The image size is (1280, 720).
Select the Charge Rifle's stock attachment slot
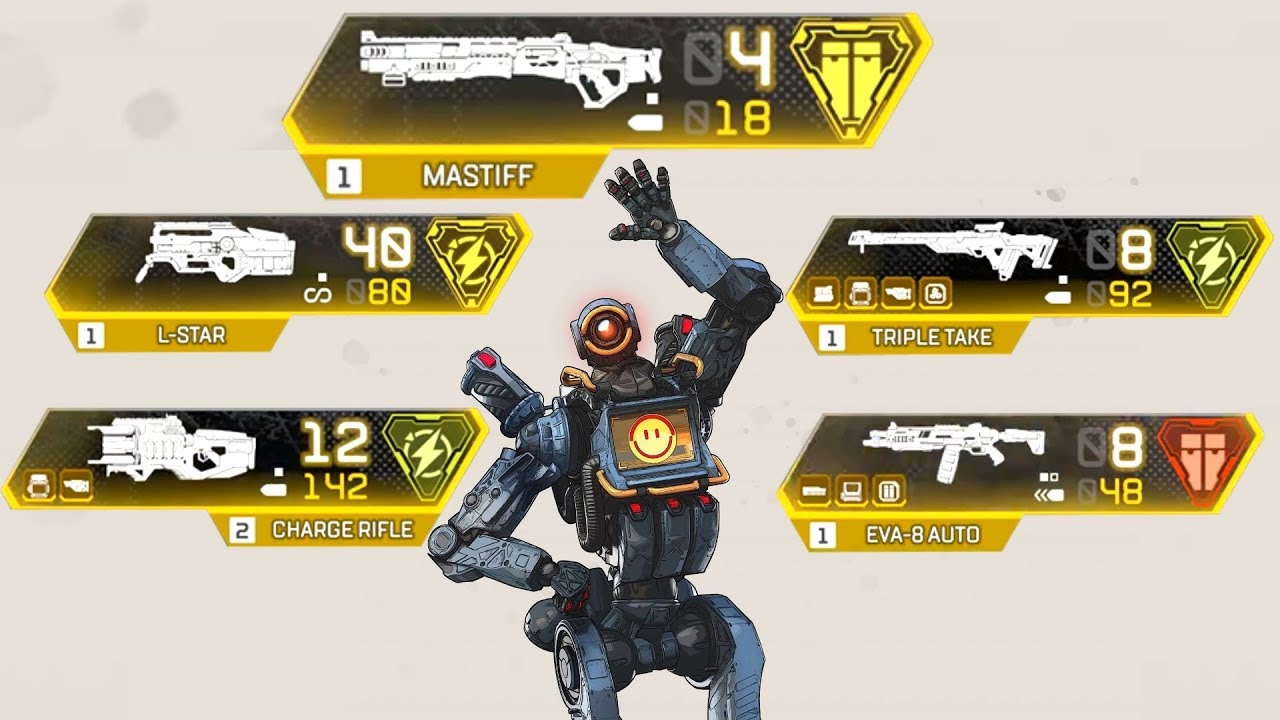point(76,486)
